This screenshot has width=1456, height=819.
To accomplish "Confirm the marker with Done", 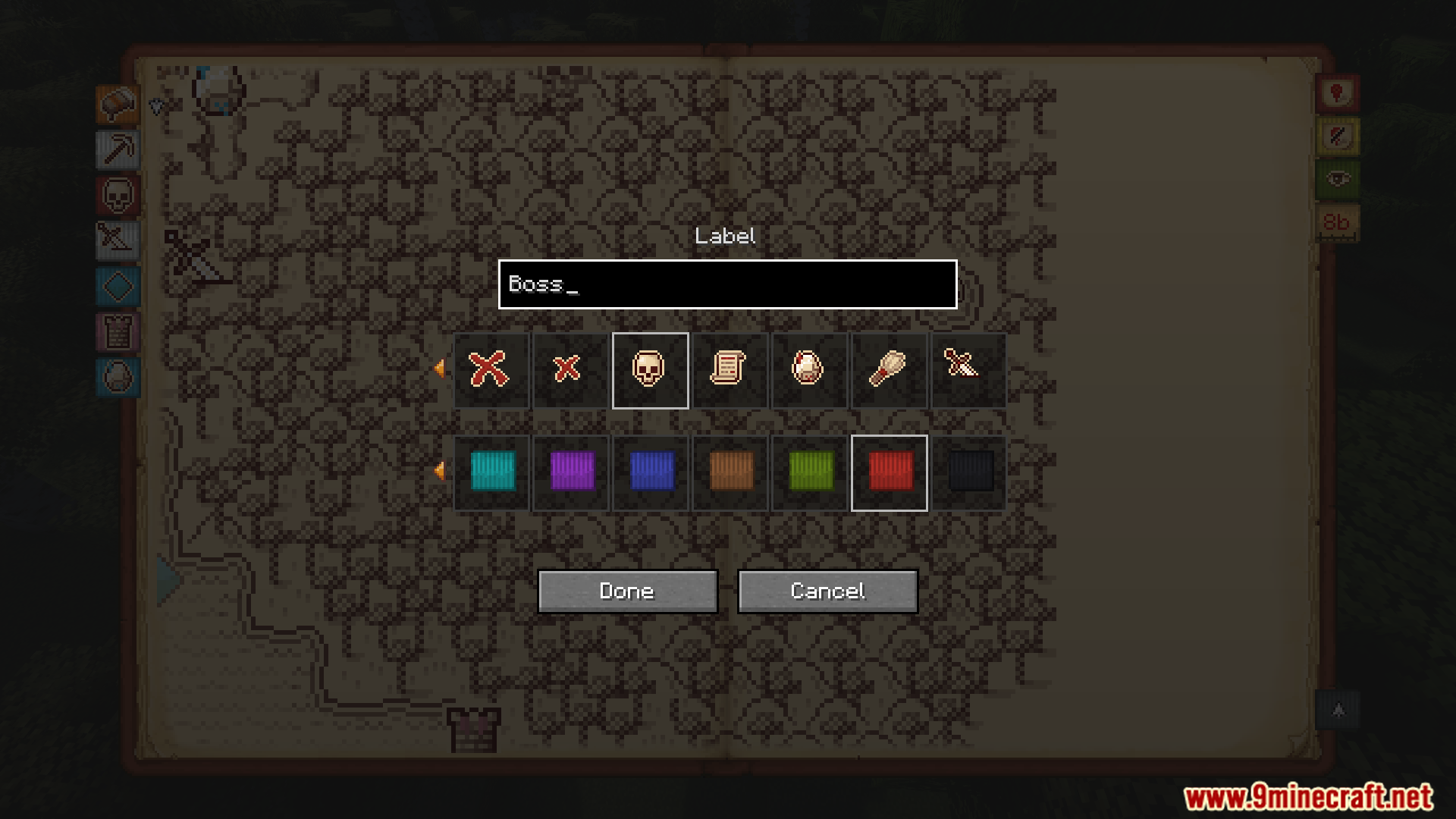I will (x=627, y=591).
